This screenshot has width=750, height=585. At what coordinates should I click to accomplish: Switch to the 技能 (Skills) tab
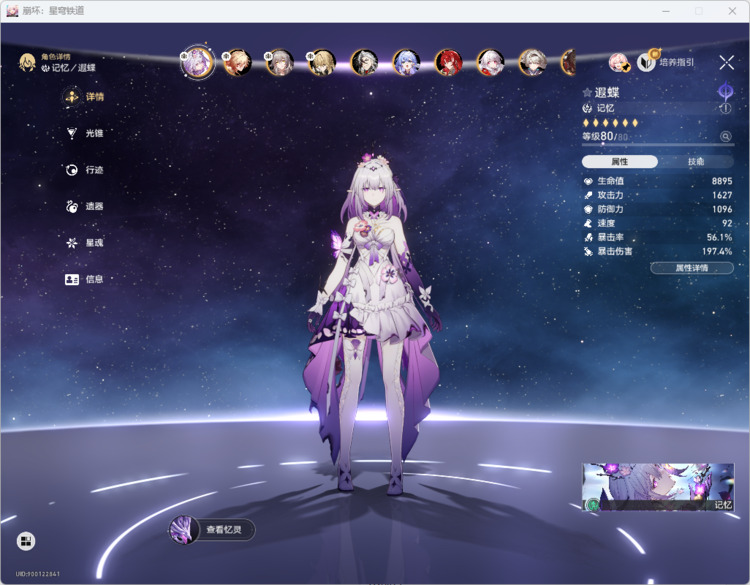pos(696,162)
